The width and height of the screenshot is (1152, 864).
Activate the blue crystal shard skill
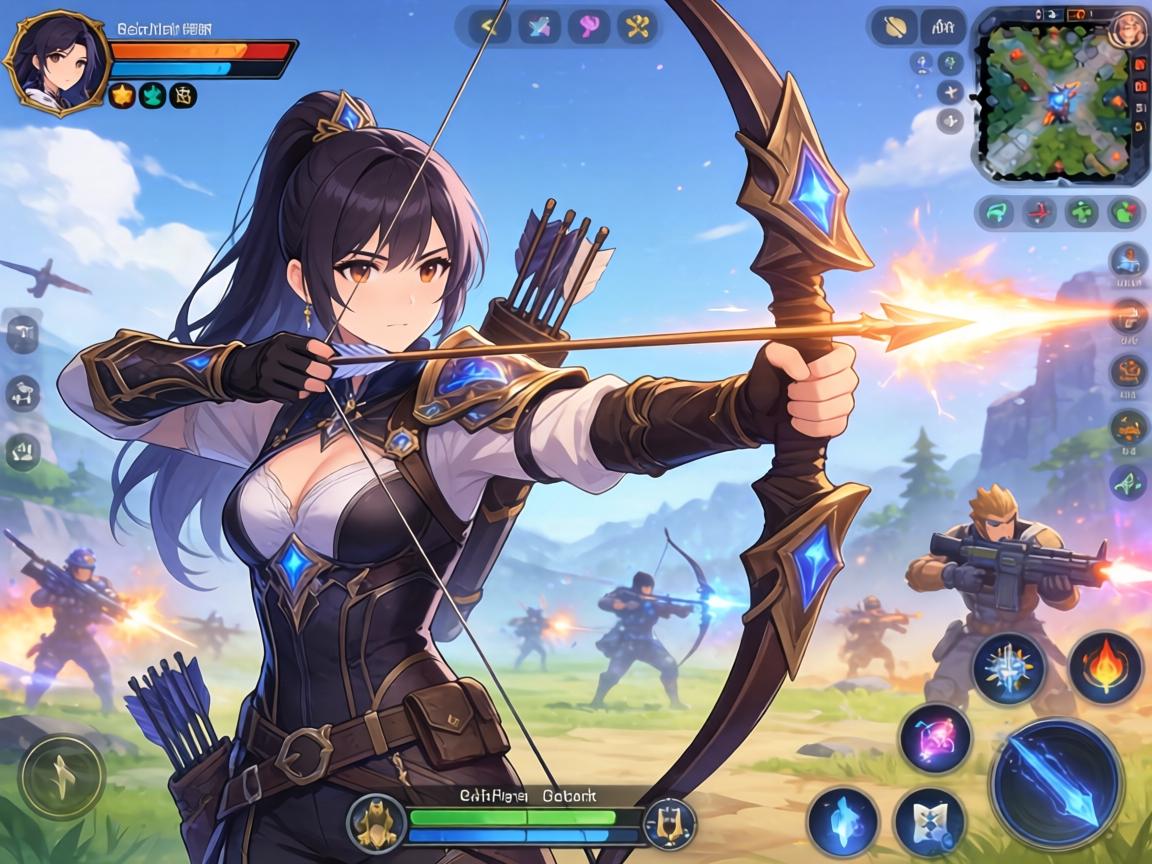coord(842,821)
